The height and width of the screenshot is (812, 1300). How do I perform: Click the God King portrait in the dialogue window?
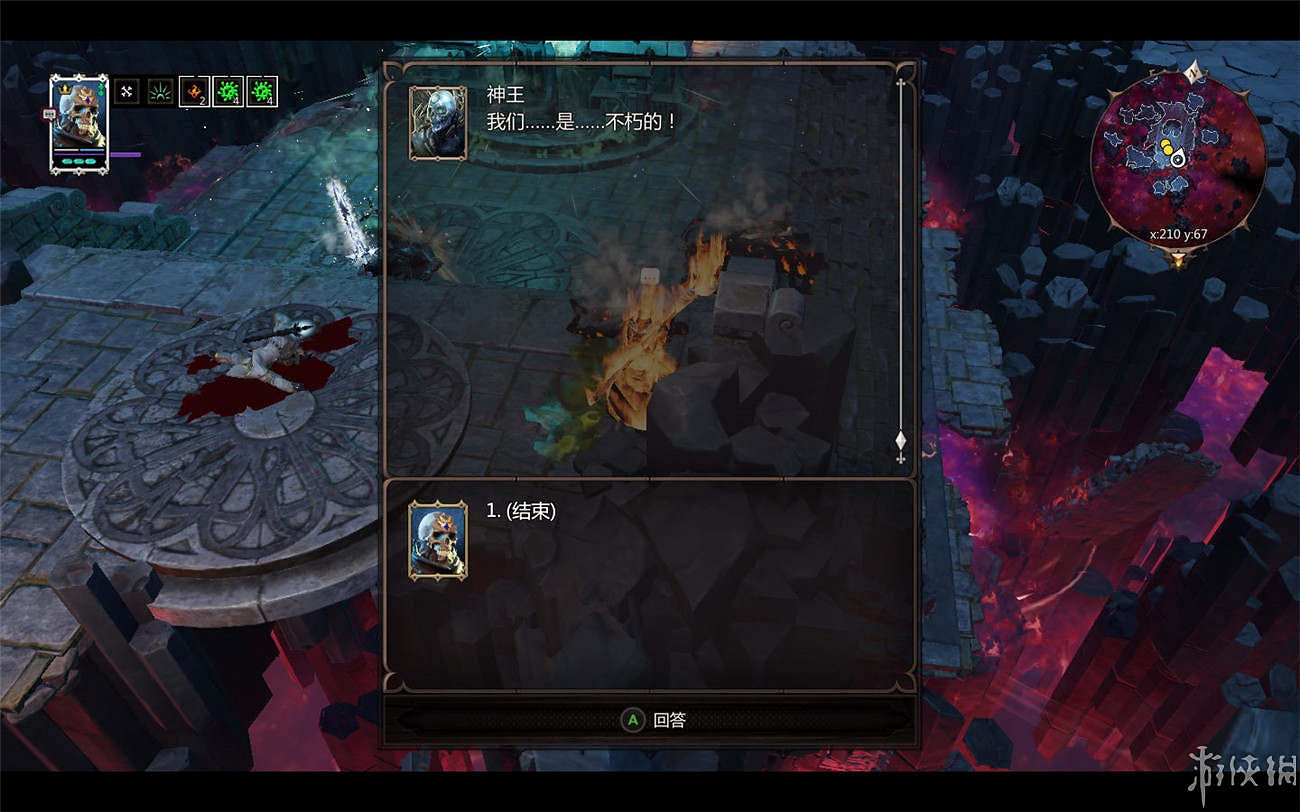click(x=437, y=124)
